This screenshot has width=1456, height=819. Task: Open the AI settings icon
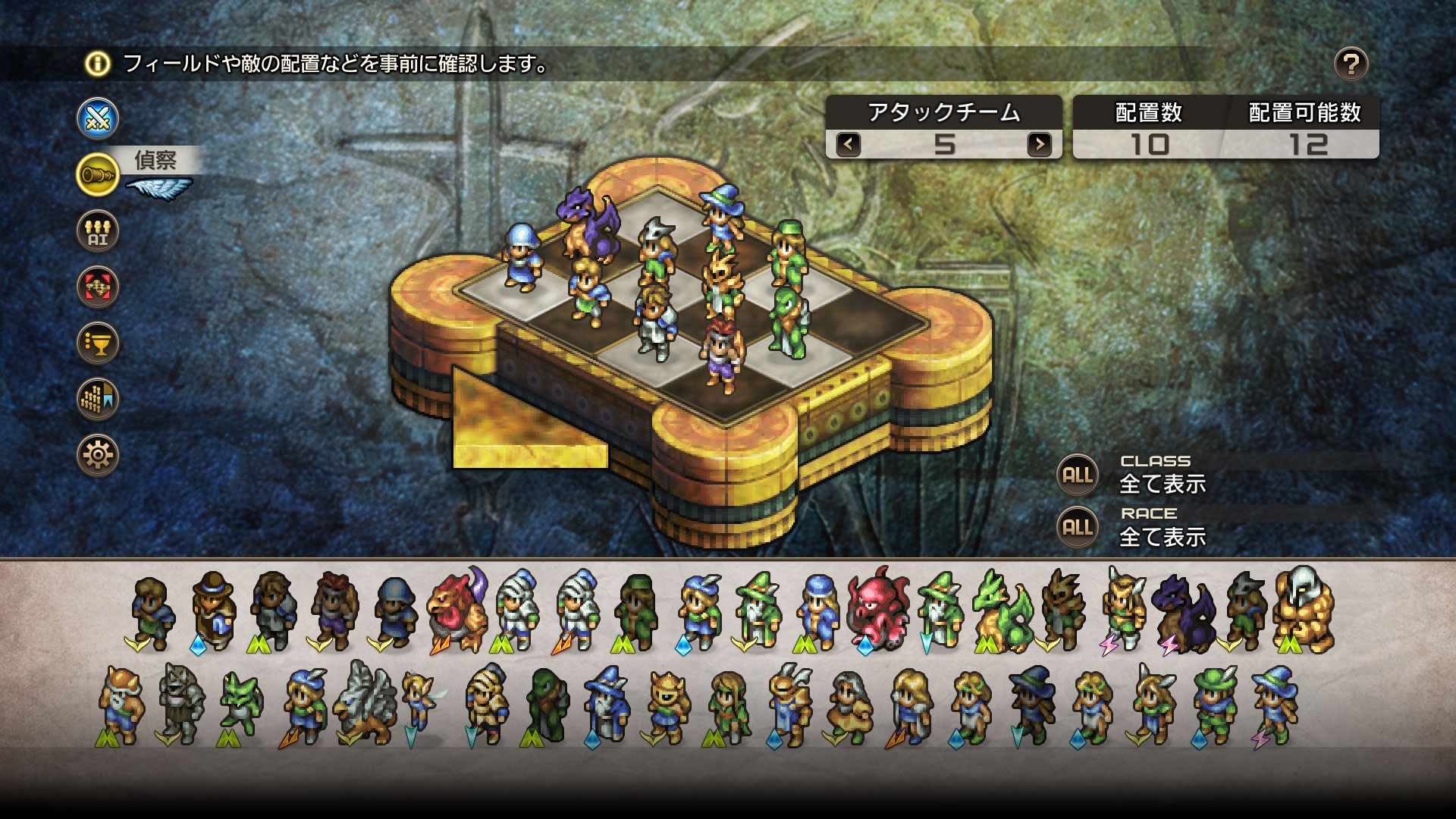(x=98, y=231)
